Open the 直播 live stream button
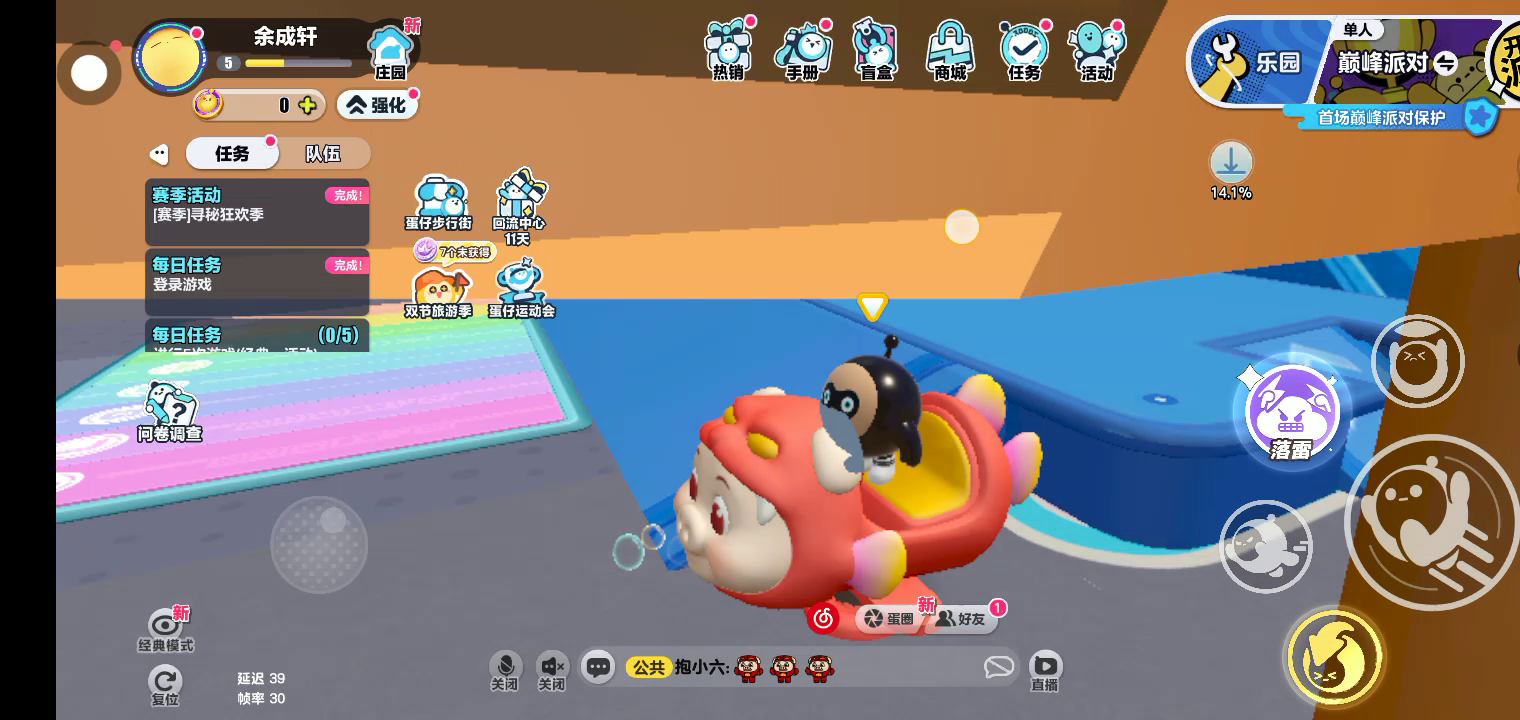 (1045, 670)
